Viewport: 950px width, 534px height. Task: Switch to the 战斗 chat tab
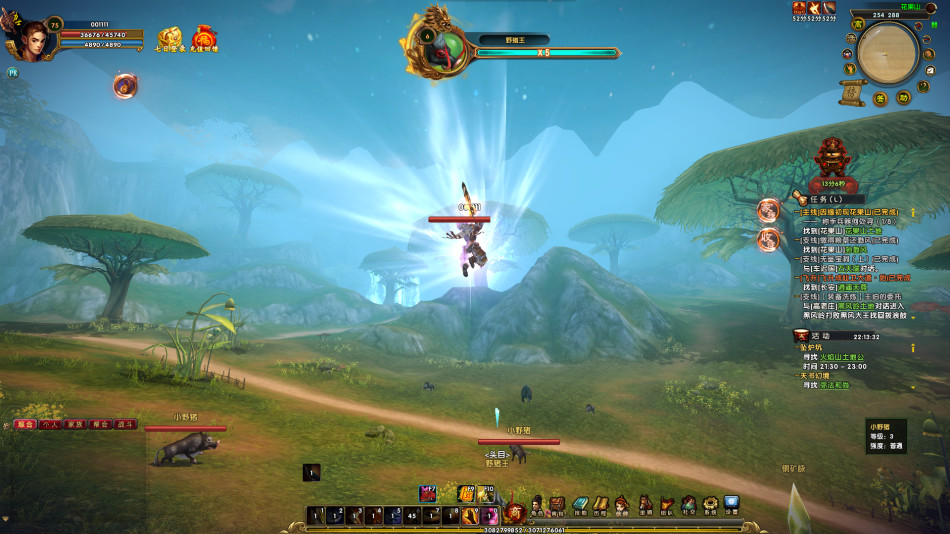click(x=127, y=424)
